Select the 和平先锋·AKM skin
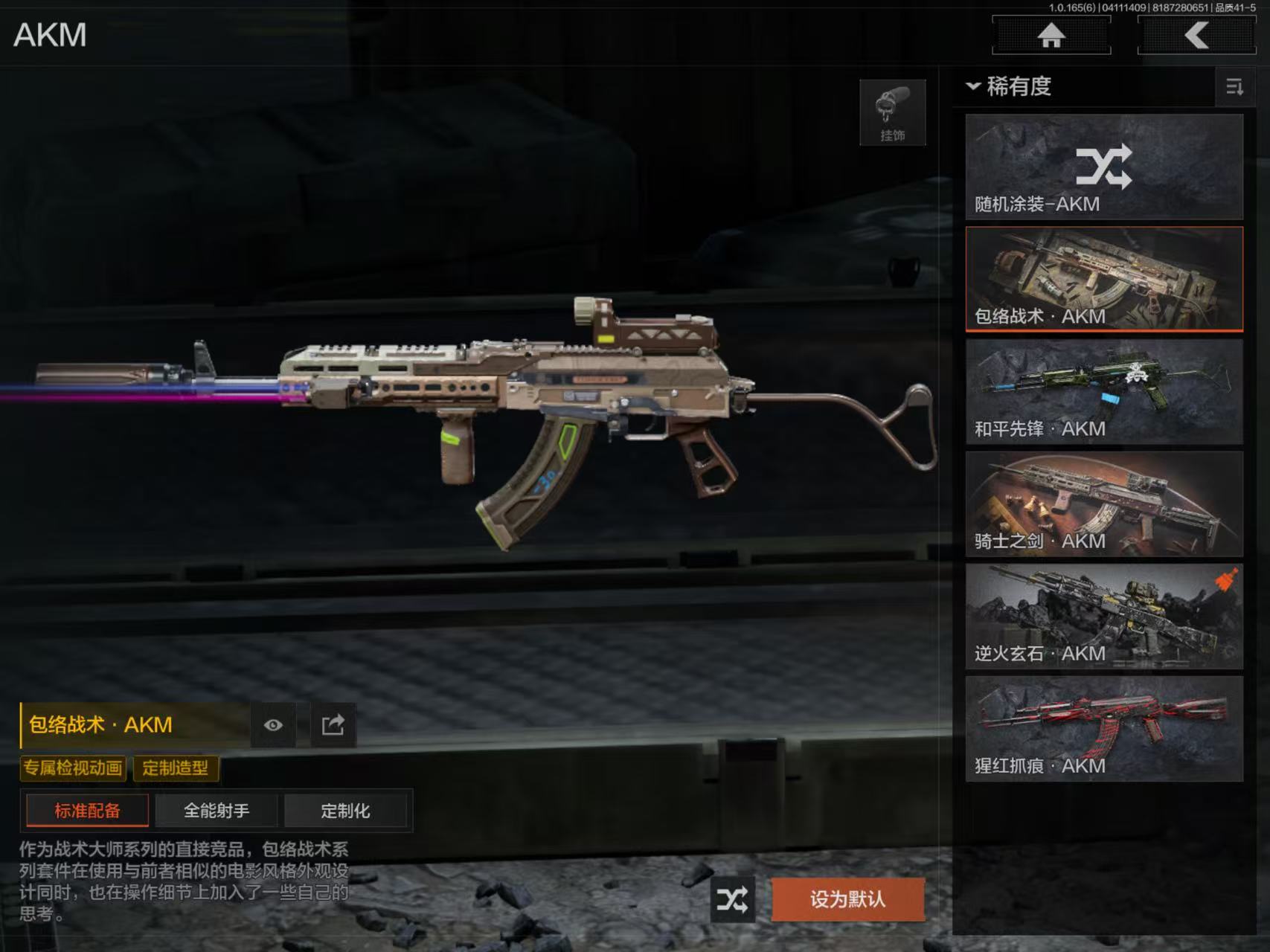Screen dimensions: 1270x952 1104,392
